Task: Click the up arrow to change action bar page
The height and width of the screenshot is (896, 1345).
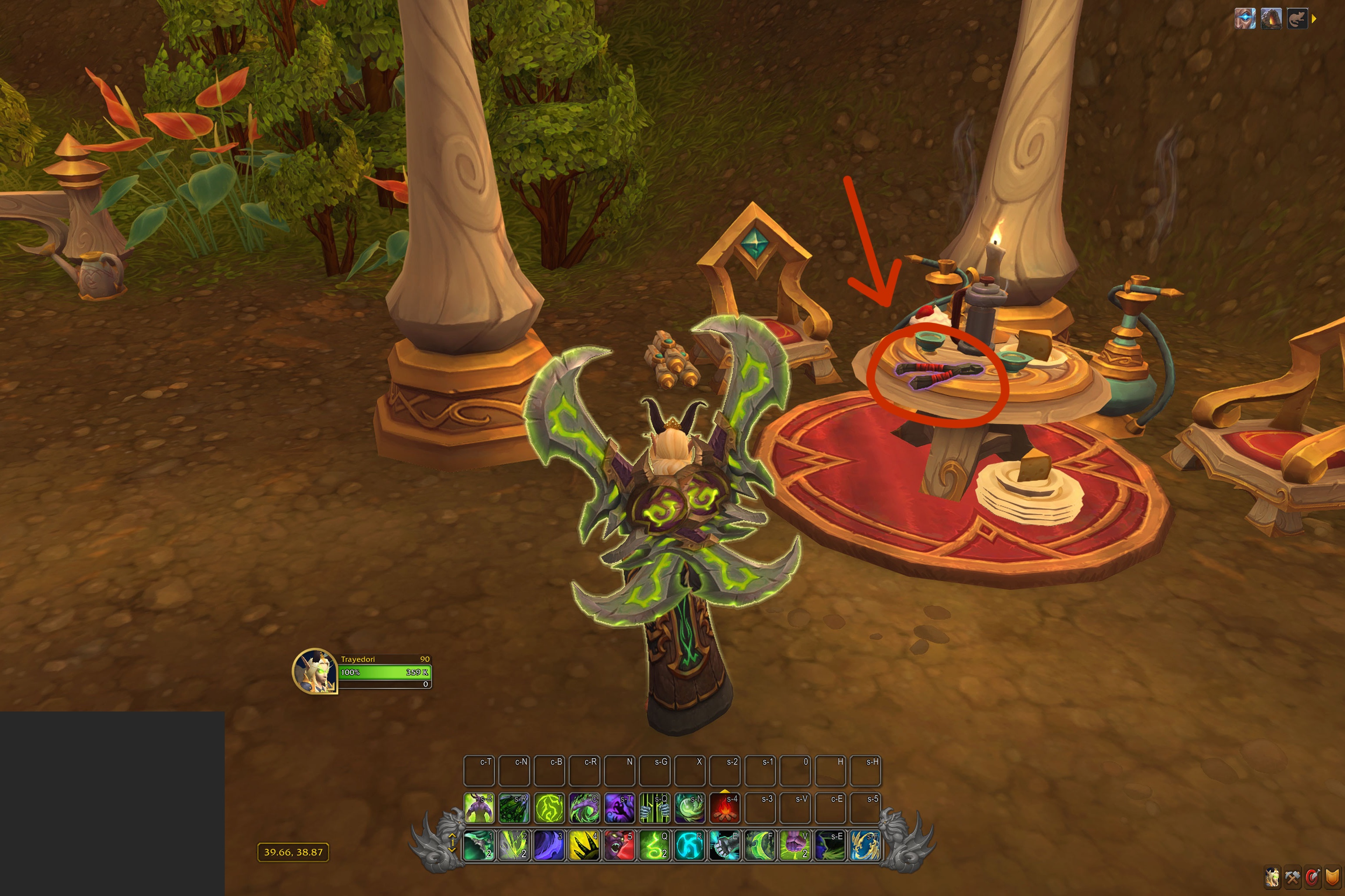Action: click(x=452, y=835)
